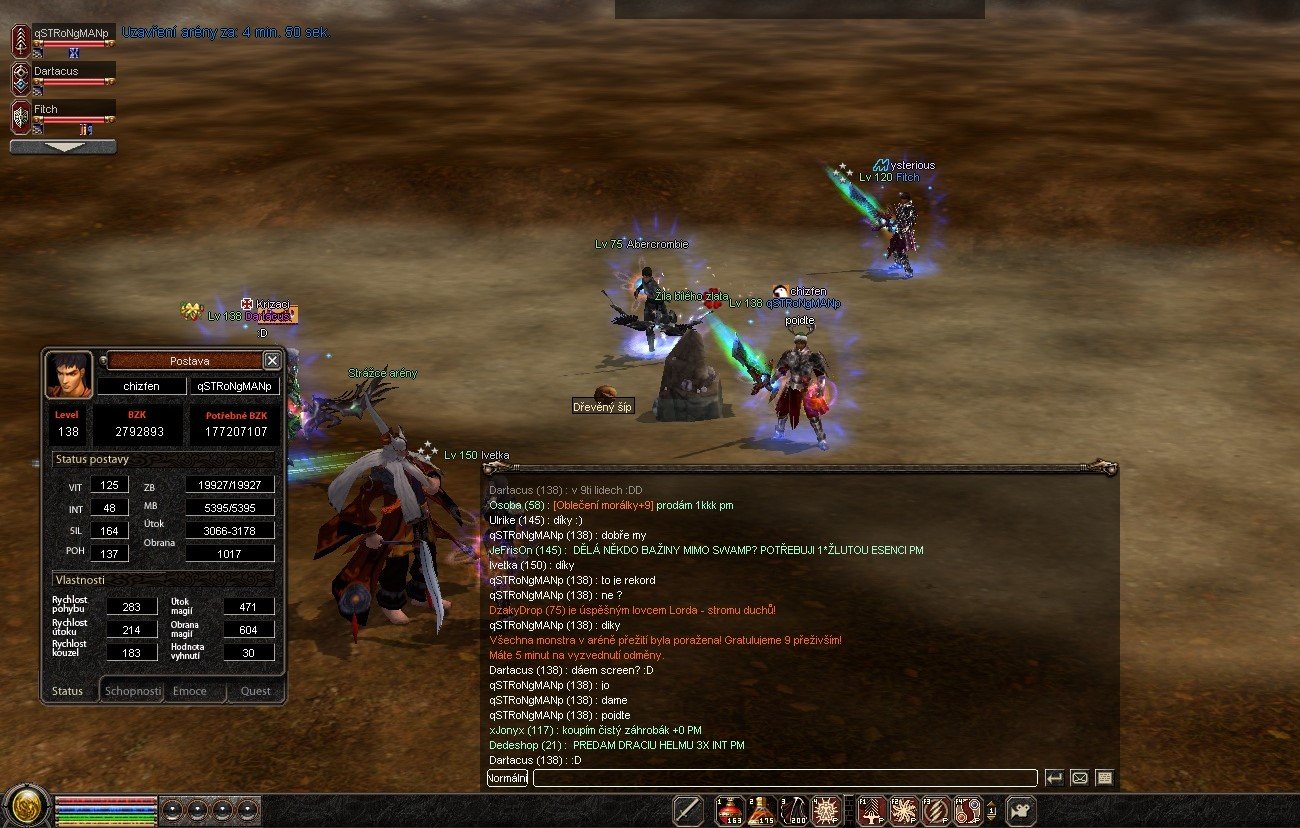Close the Postava character window
1300x828 pixels.
[x=272, y=360]
